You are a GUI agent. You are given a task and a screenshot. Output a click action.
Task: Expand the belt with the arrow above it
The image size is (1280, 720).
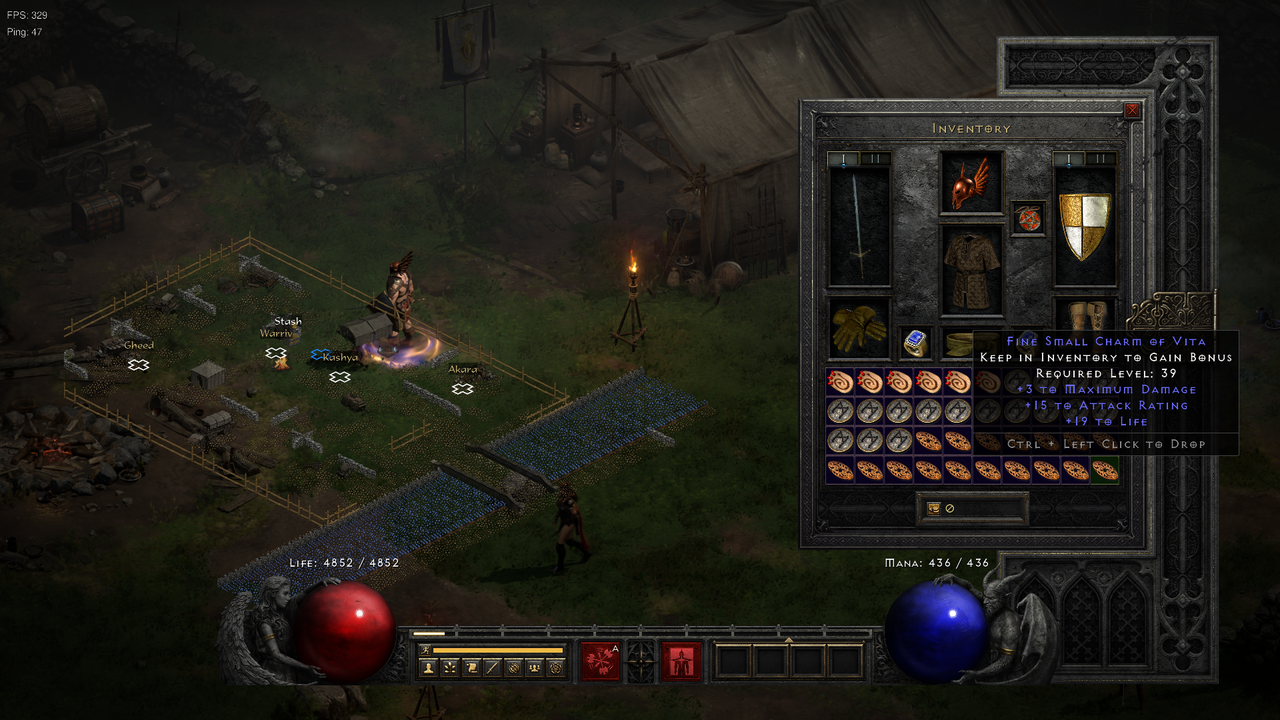[x=788, y=640]
